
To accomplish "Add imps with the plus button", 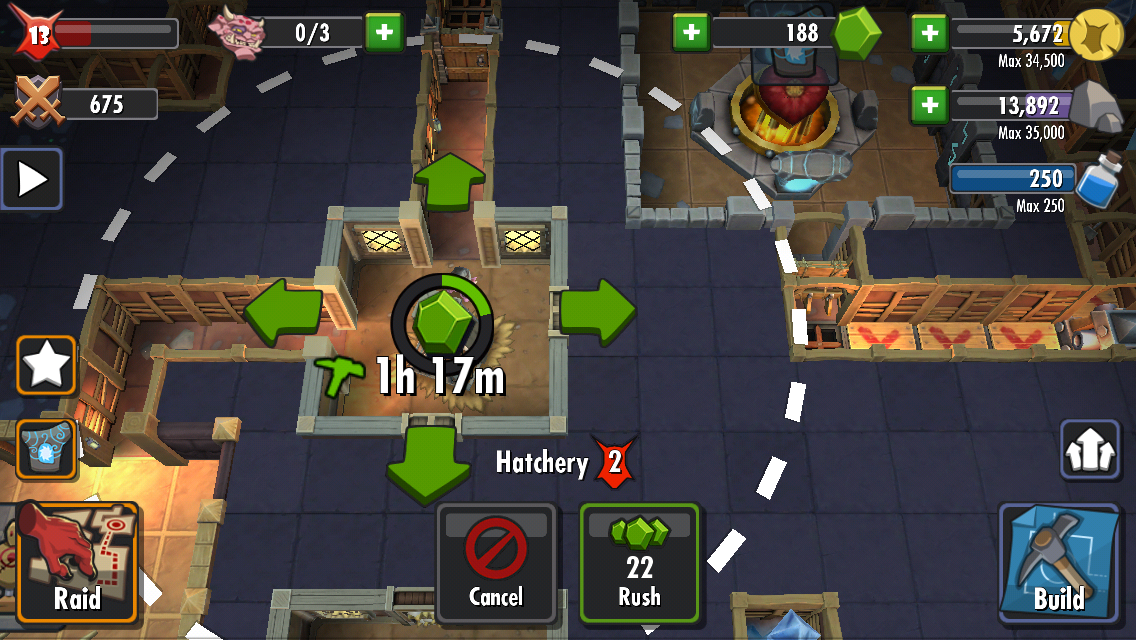I will (x=382, y=32).
